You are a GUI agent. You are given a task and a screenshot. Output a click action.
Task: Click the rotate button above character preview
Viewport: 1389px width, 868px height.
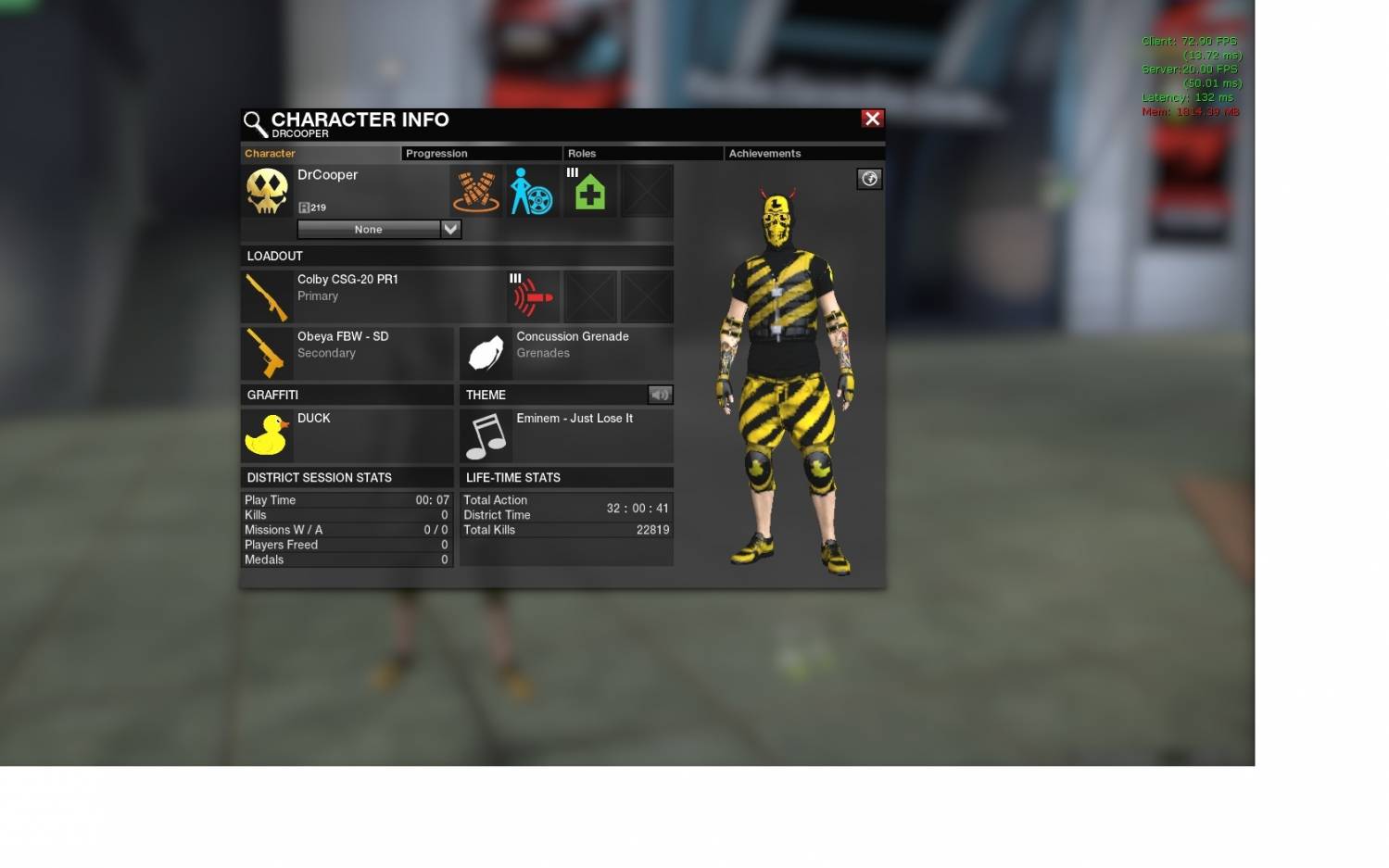point(869,179)
